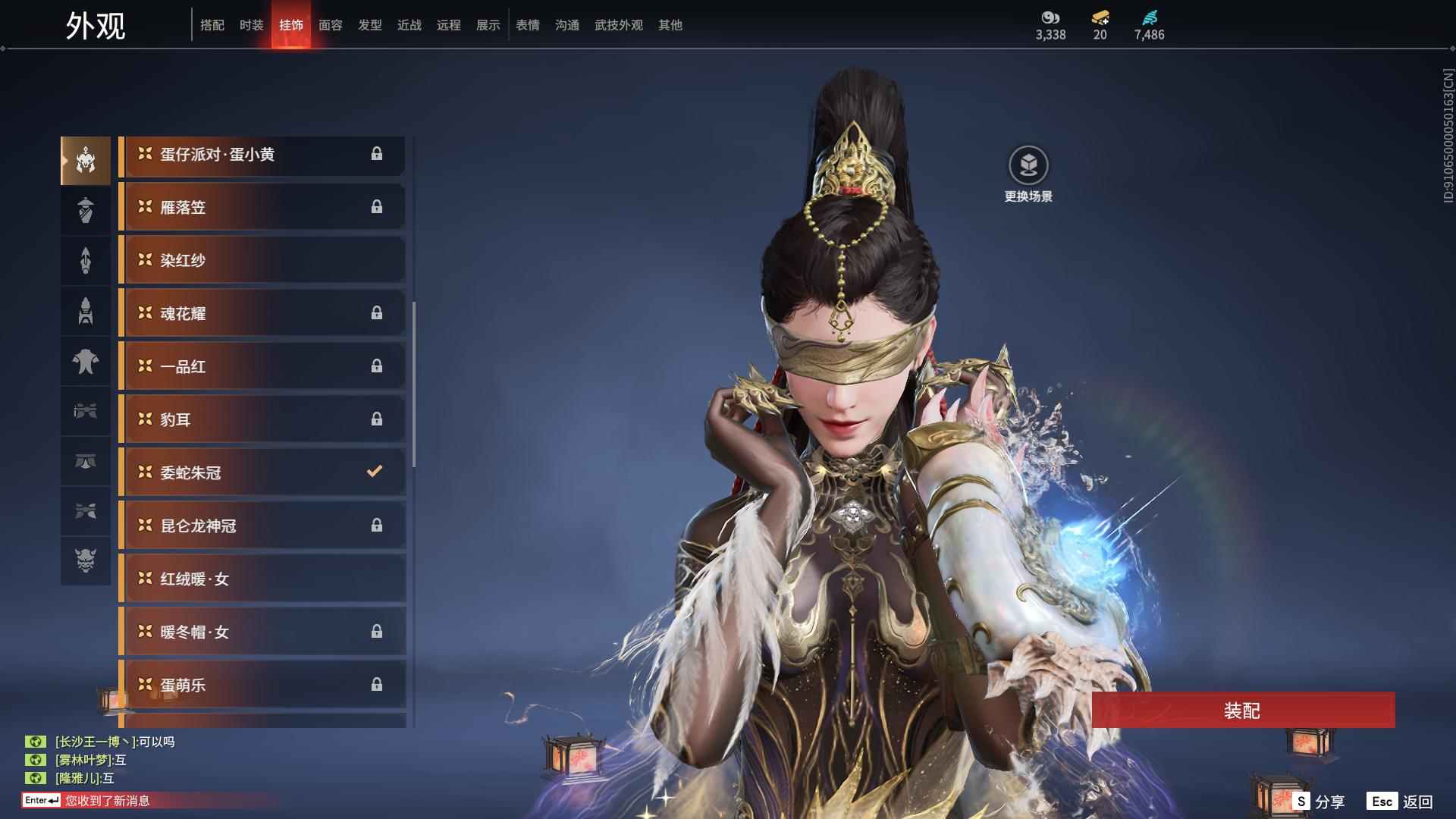Switch to the 表情 tab
Screen dimensions: 1456x819
click(x=527, y=25)
